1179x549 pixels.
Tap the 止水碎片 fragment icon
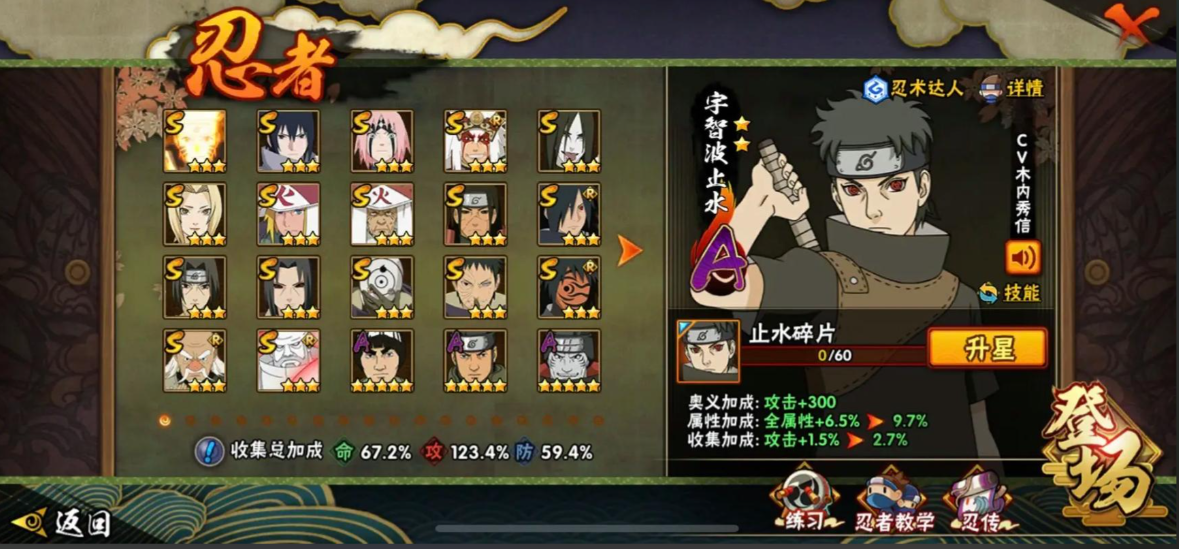click(708, 351)
